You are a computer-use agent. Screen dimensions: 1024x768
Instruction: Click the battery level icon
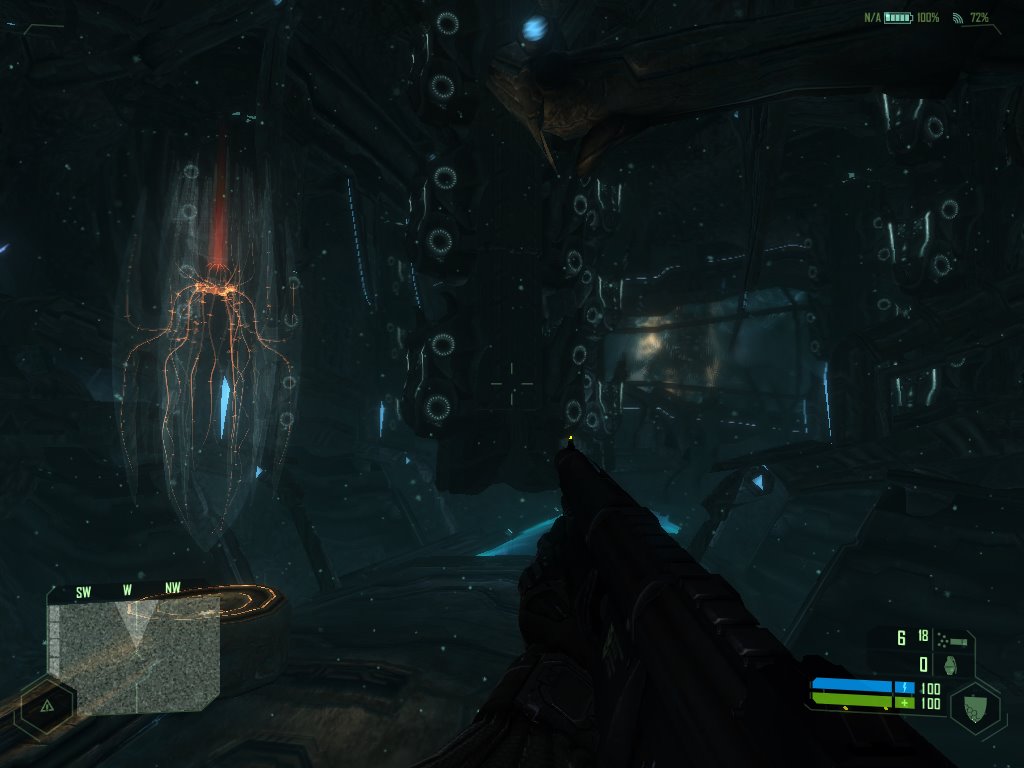click(898, 18)
